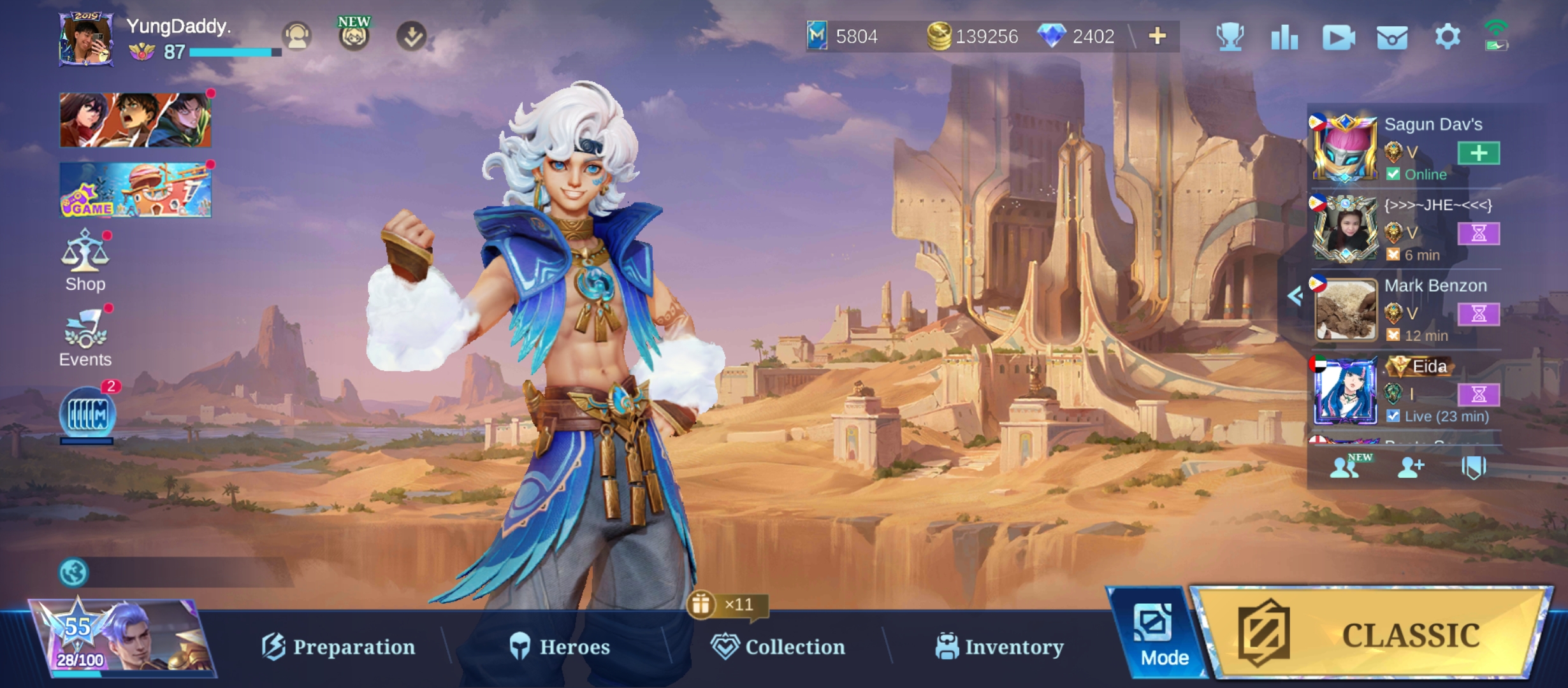
Task: Open the Collection menu
Action: (778, 647)
